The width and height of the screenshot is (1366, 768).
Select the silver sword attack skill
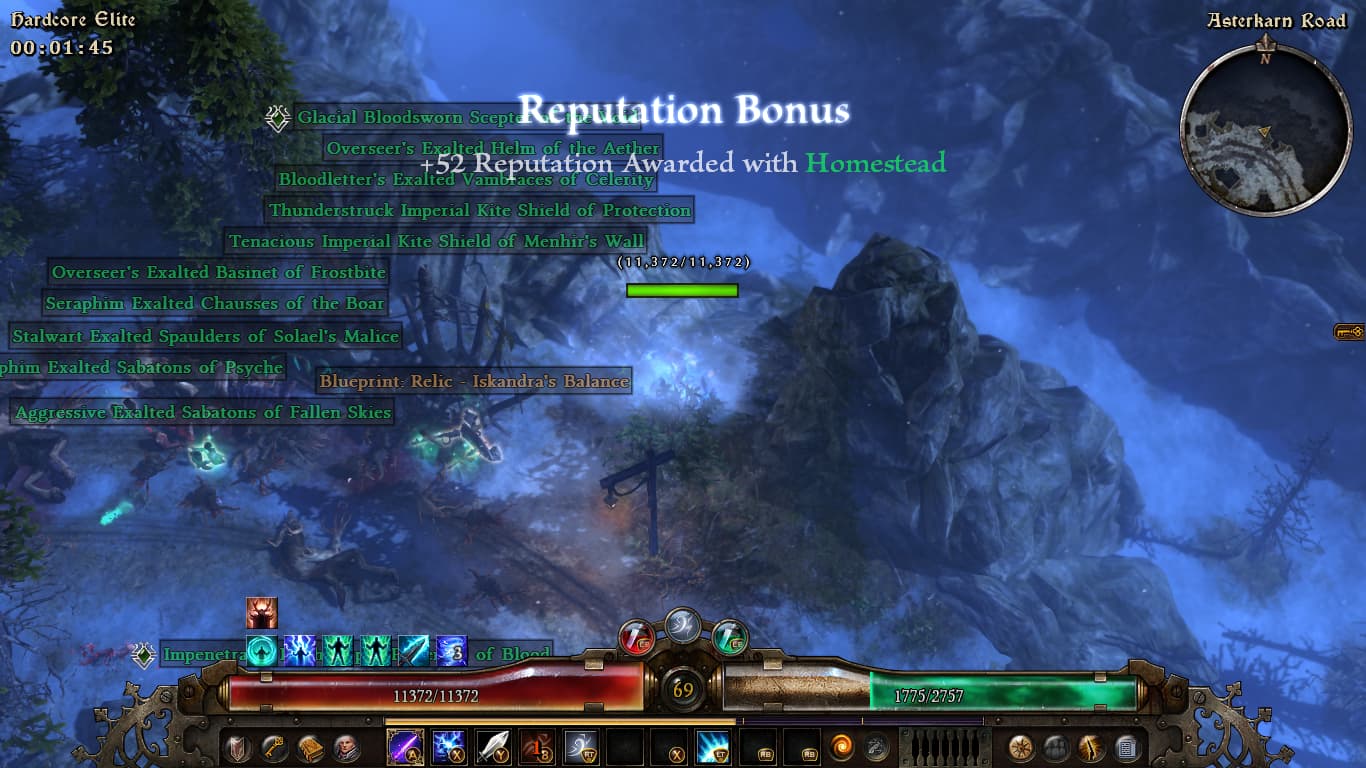coord(492,747)
